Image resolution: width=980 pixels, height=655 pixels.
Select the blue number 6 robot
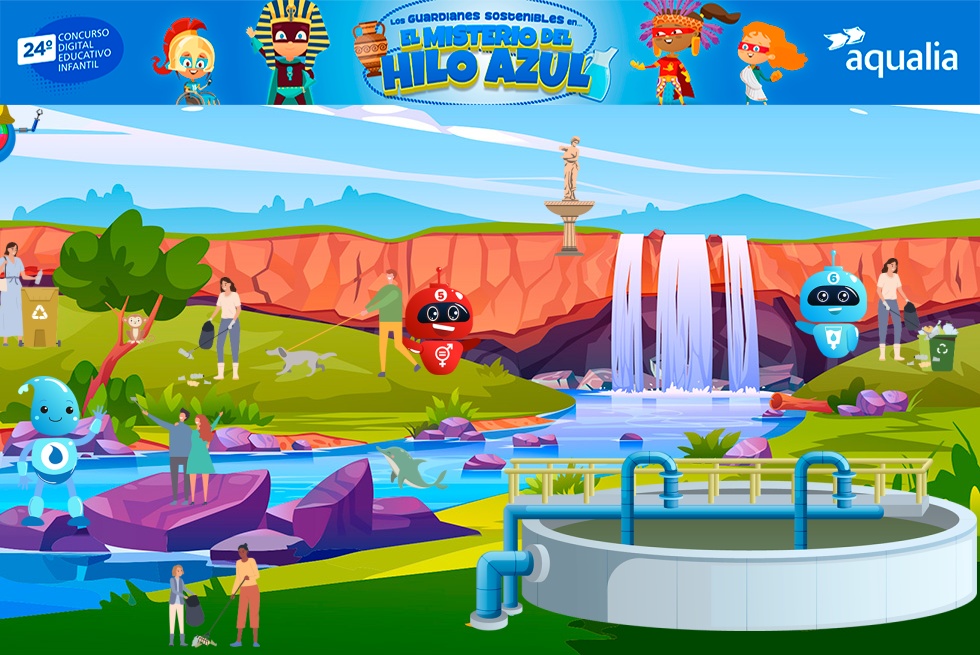pos(831,306)
